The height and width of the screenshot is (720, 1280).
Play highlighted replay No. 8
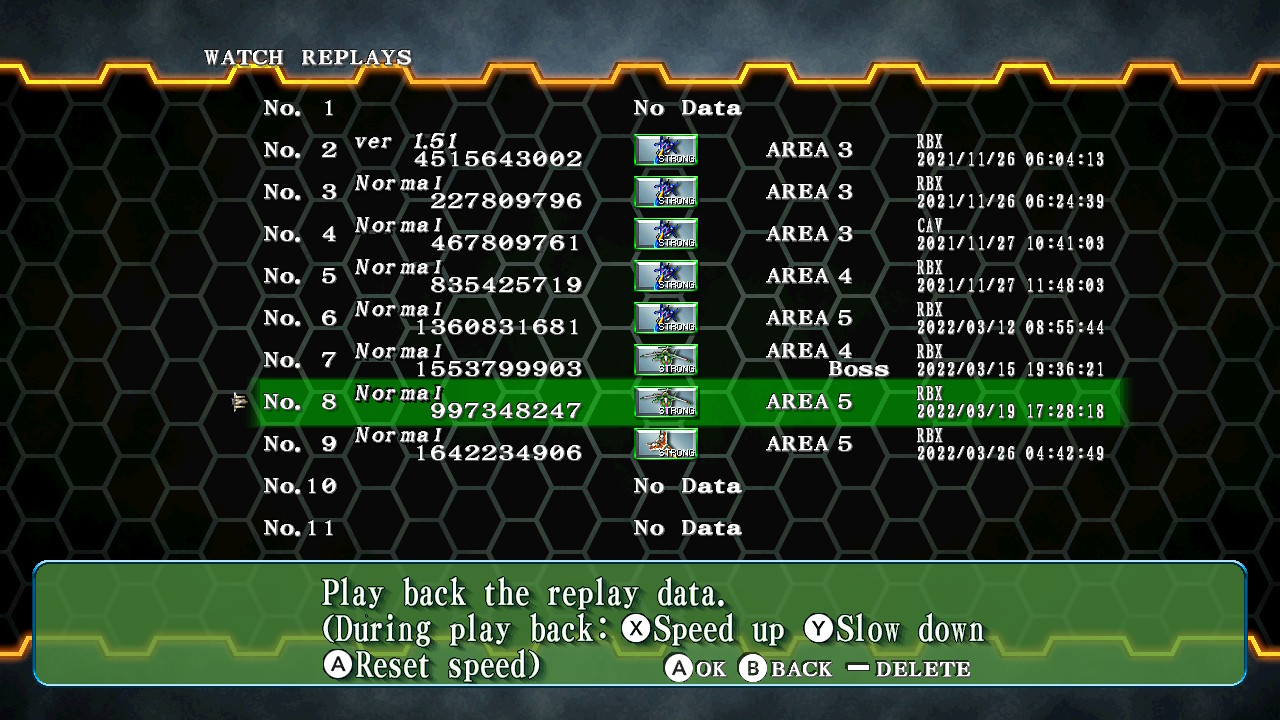click(x=690, y=402)
